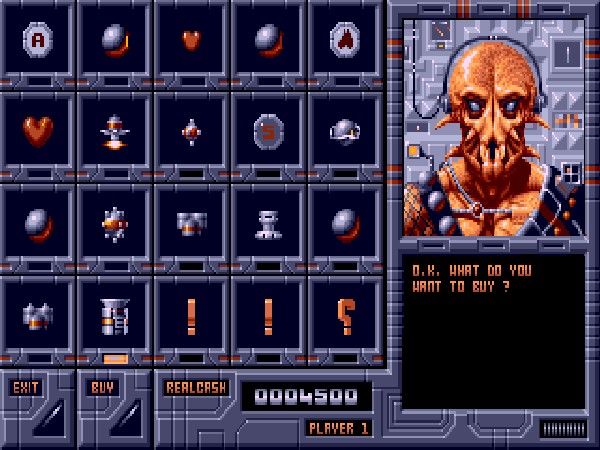The height and width of the screenshot is (450, 600).
Task: Choose the twin-barrel gun item
Action: 191,222
